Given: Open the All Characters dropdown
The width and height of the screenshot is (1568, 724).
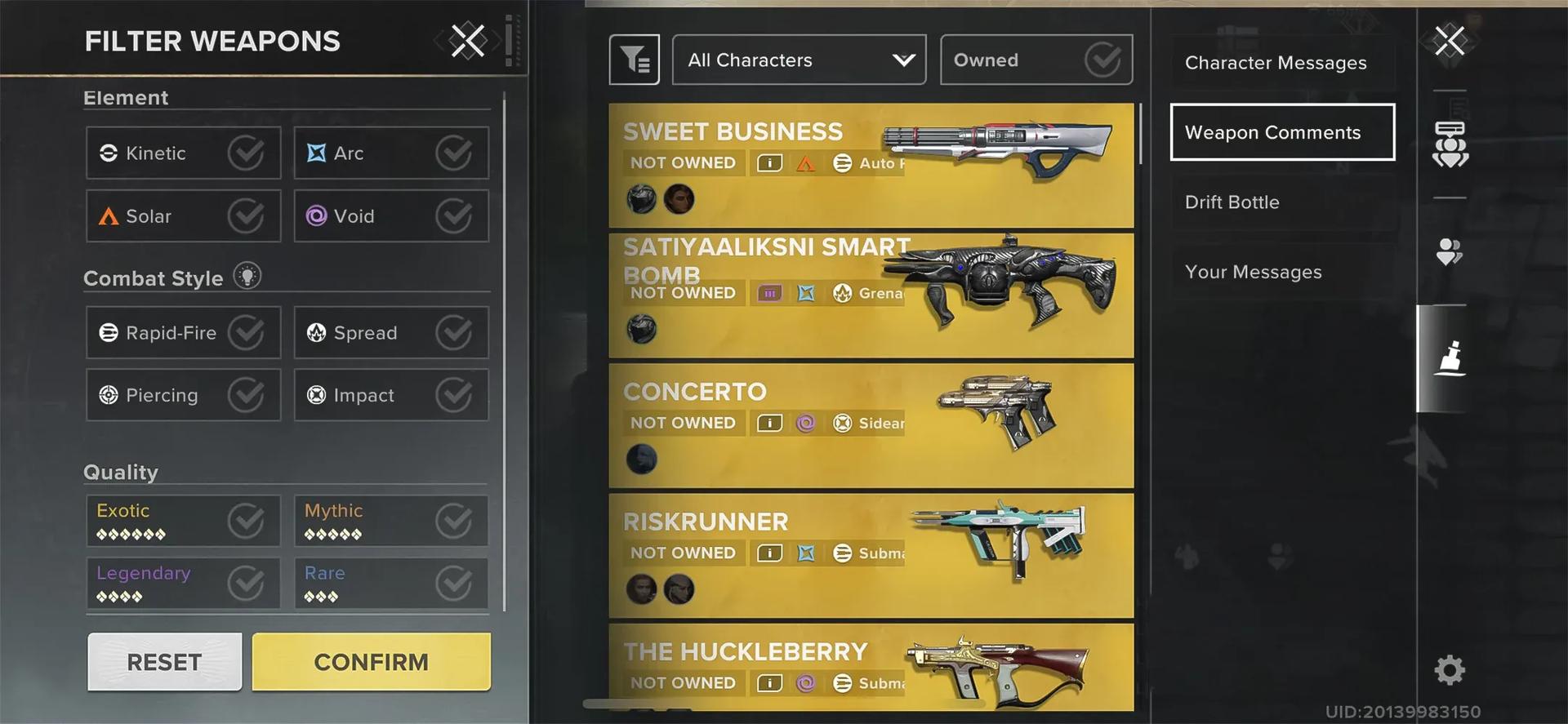Looking at the screenshot, I should pyautogui.click(x=798, y=59).
